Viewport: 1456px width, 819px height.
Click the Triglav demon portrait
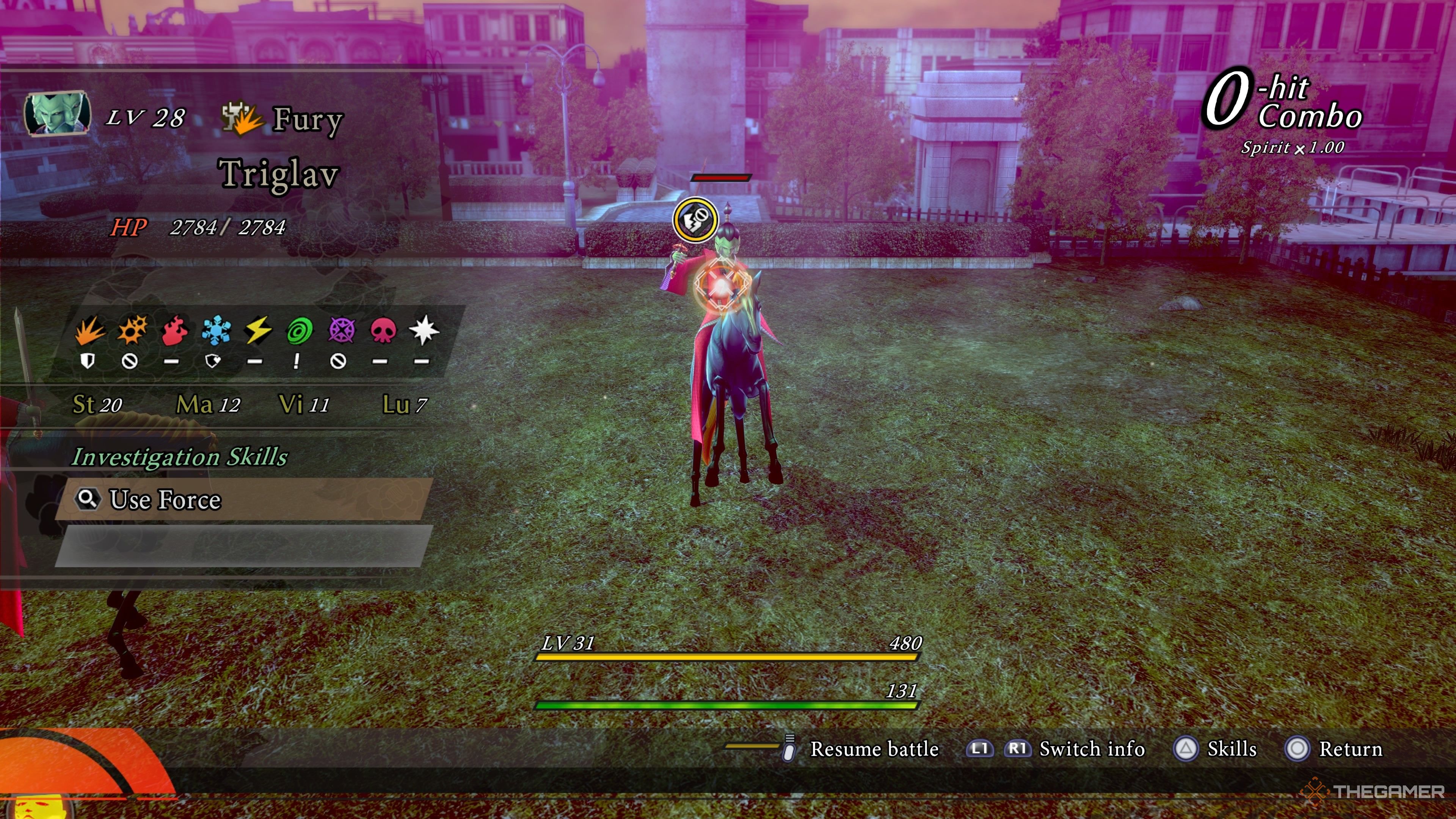click(x=57, y=114)
